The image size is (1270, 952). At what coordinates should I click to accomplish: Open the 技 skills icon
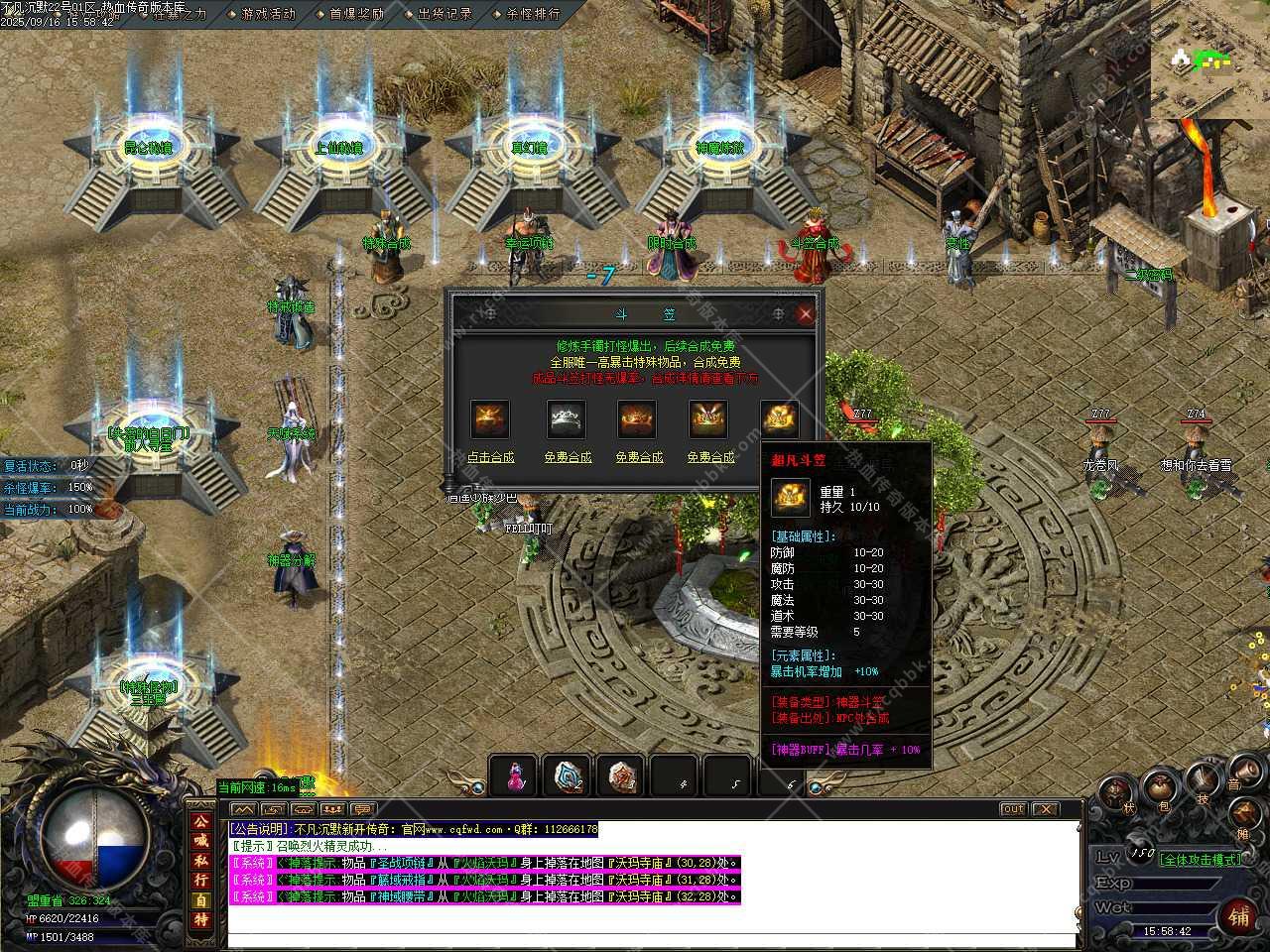[x=1205, y=780]
